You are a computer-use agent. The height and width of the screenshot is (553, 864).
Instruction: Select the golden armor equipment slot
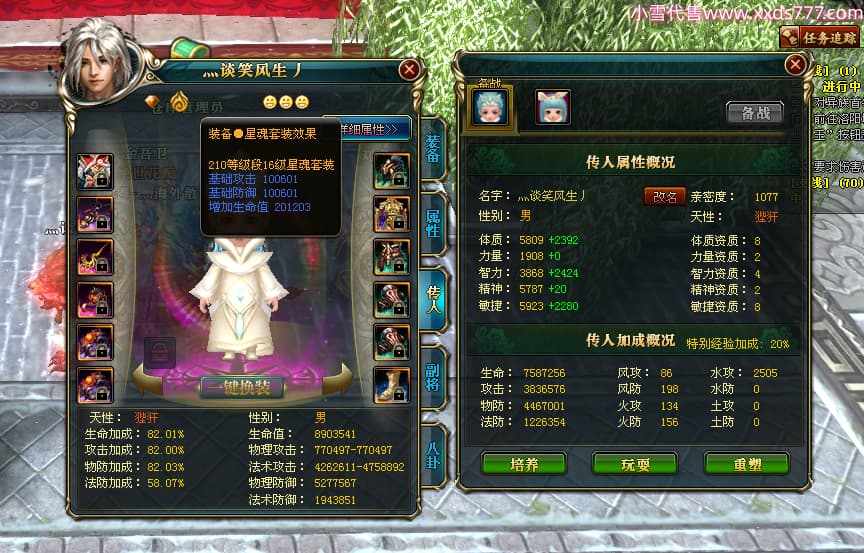pos(391,213)
